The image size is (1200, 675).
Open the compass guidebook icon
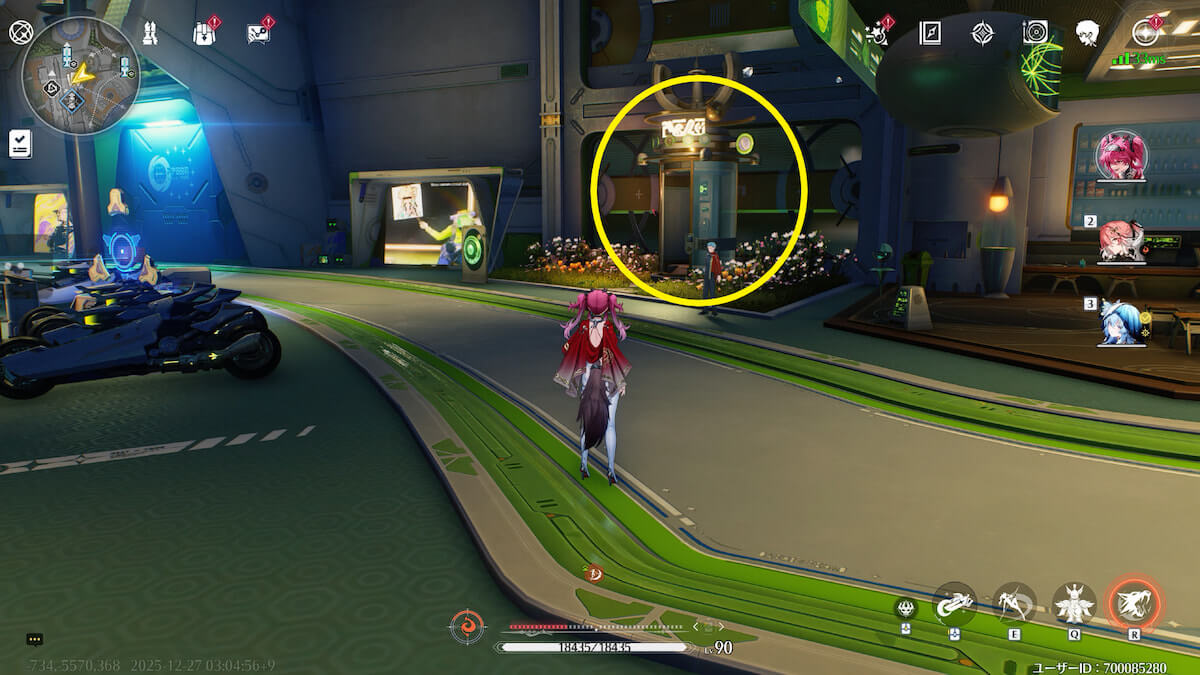tap(930, 33)
